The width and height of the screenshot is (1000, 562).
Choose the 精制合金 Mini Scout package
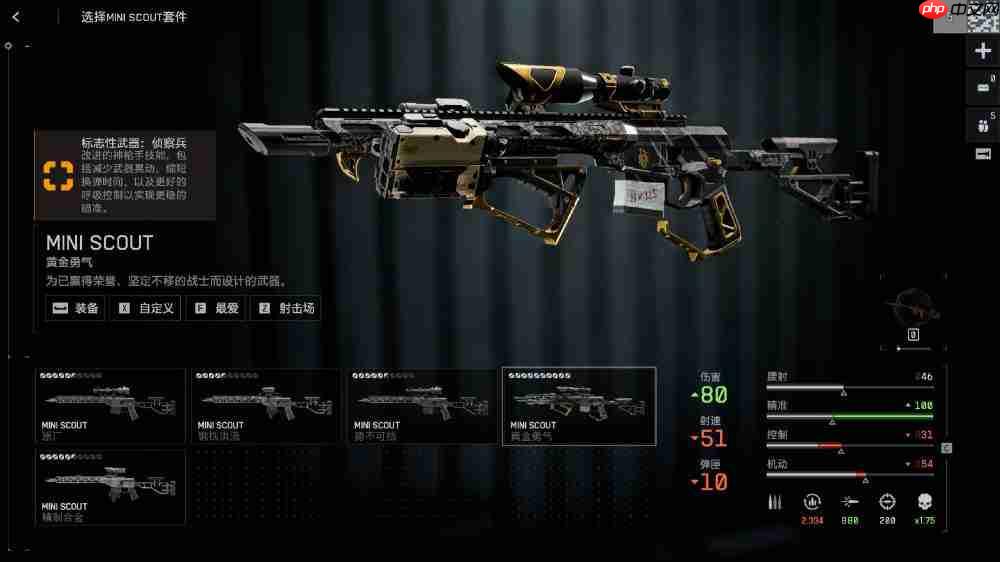point(111,487)
